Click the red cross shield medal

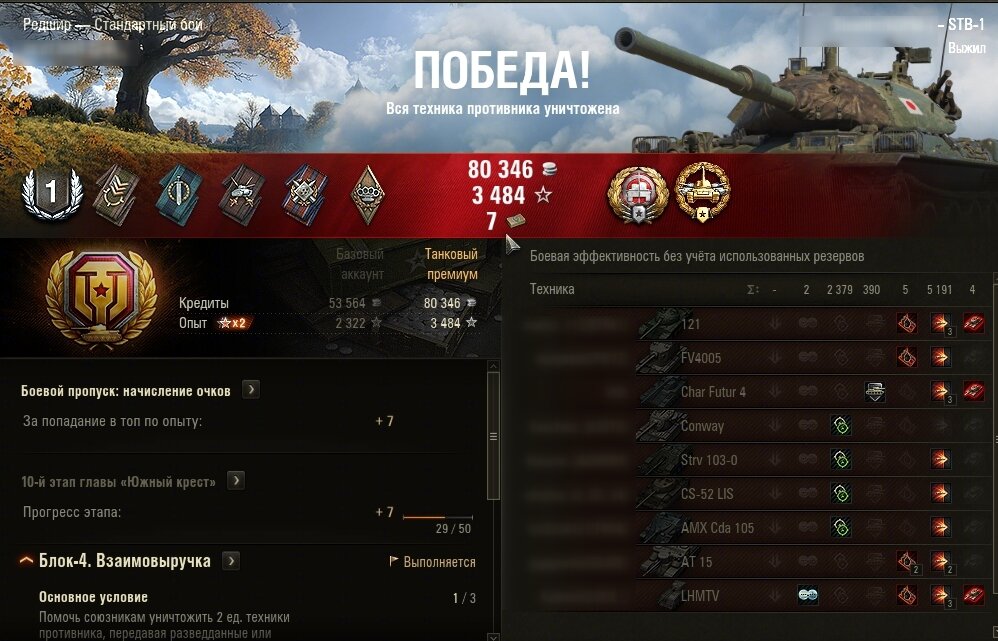[635, 191]
